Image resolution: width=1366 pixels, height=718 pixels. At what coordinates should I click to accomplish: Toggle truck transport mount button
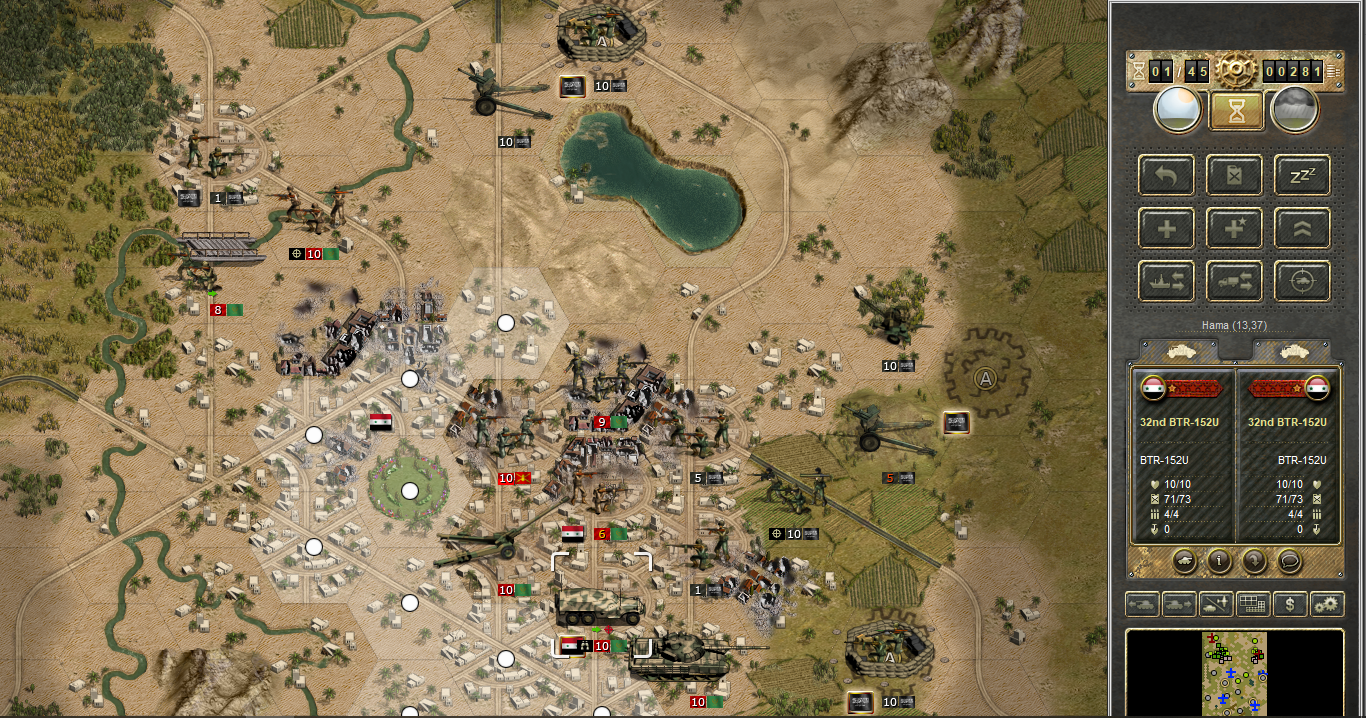coord(1234,282)
